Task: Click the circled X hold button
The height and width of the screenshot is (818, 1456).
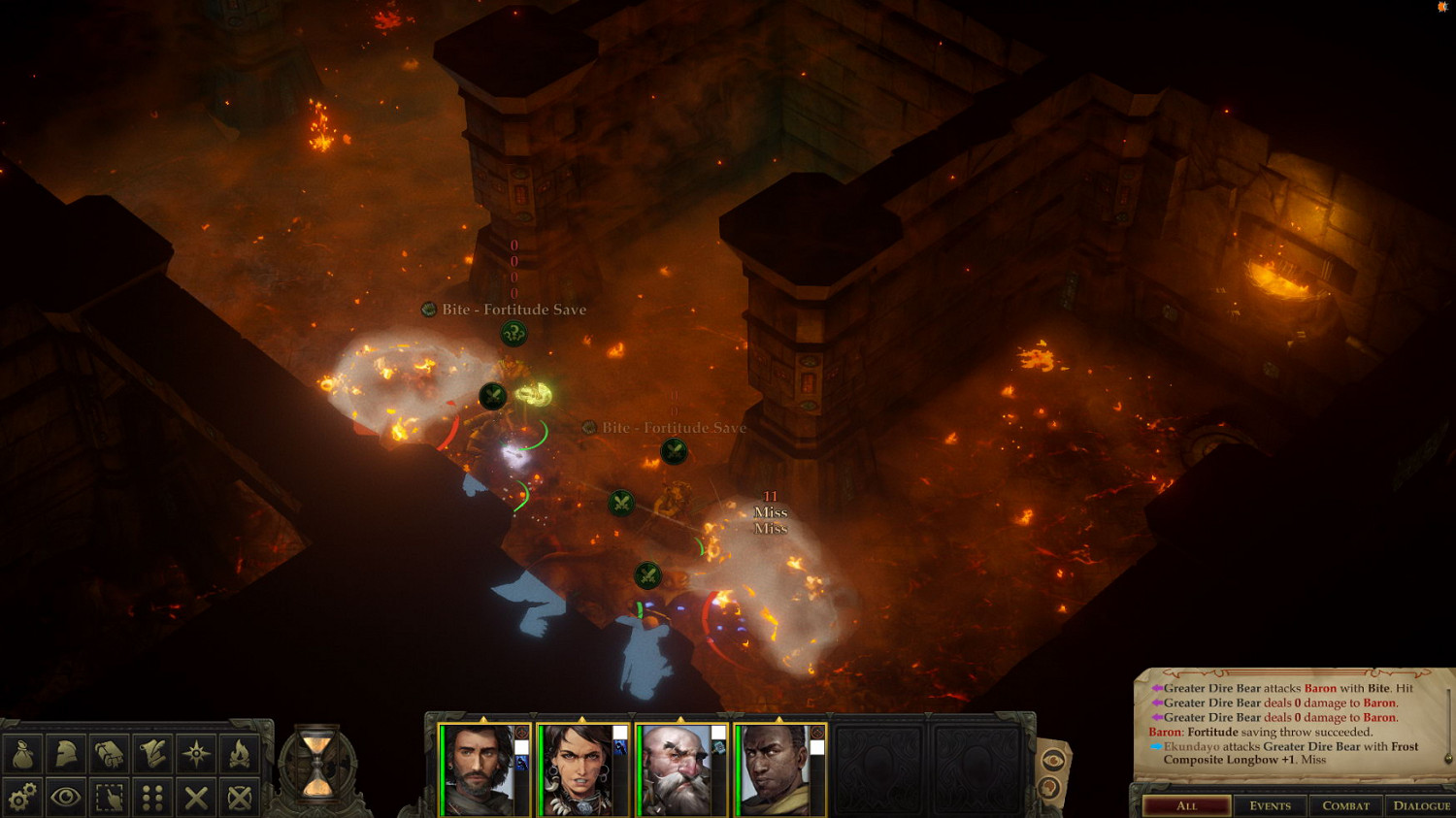Action: (x=239, y=798)
